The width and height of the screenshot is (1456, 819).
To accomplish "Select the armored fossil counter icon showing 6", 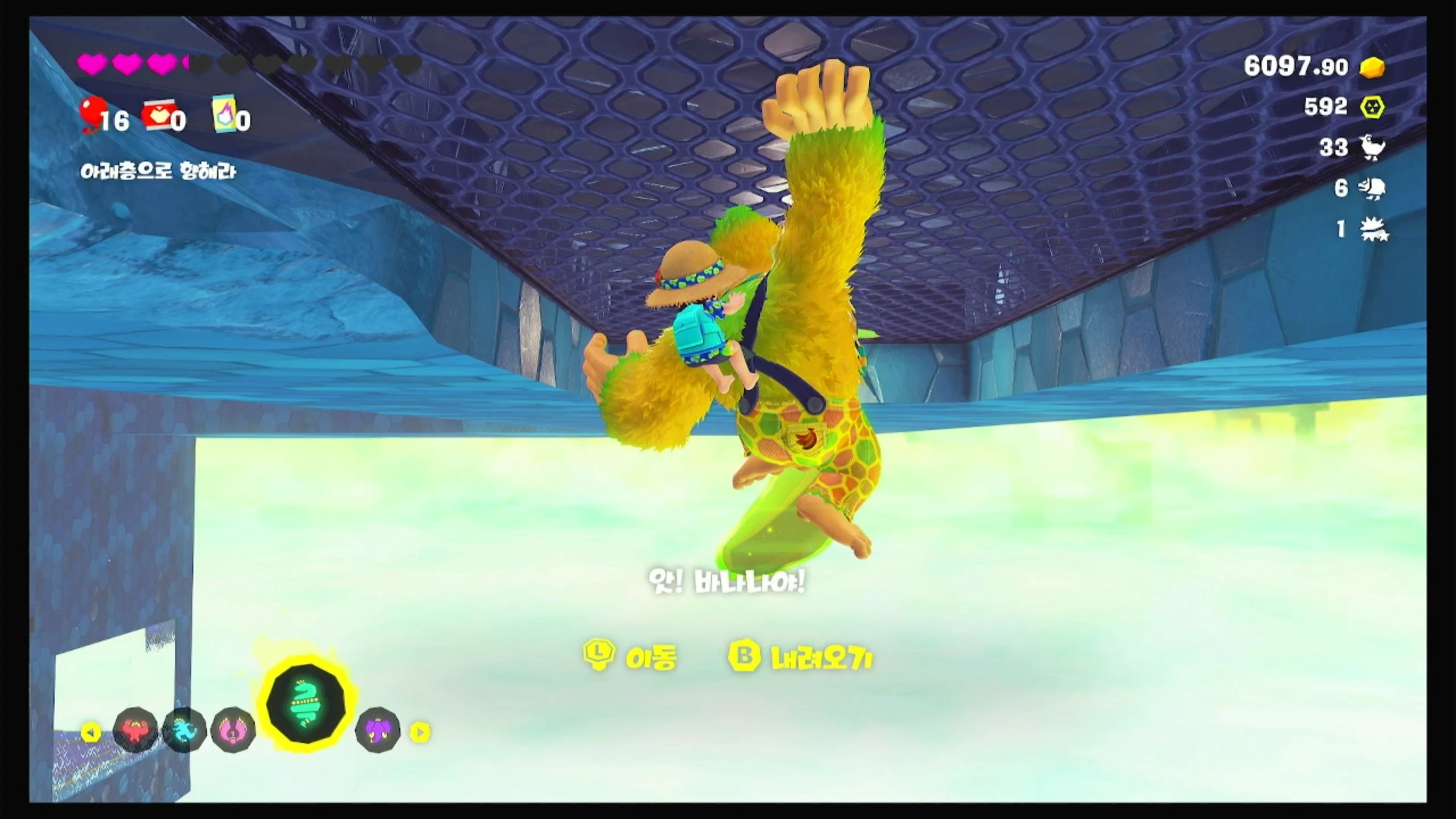I will [x=1372, y=188].
